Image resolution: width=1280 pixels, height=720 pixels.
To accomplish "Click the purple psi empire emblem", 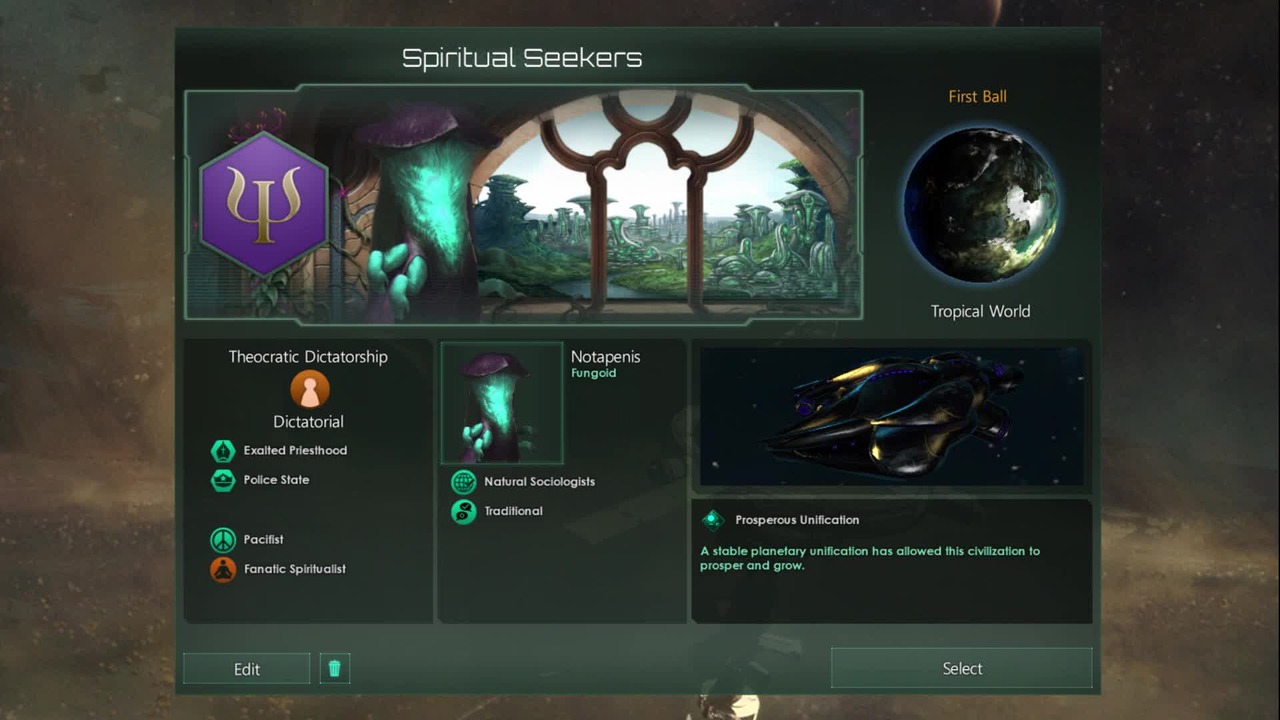I will pyautogui.click(x=264, y=204).
